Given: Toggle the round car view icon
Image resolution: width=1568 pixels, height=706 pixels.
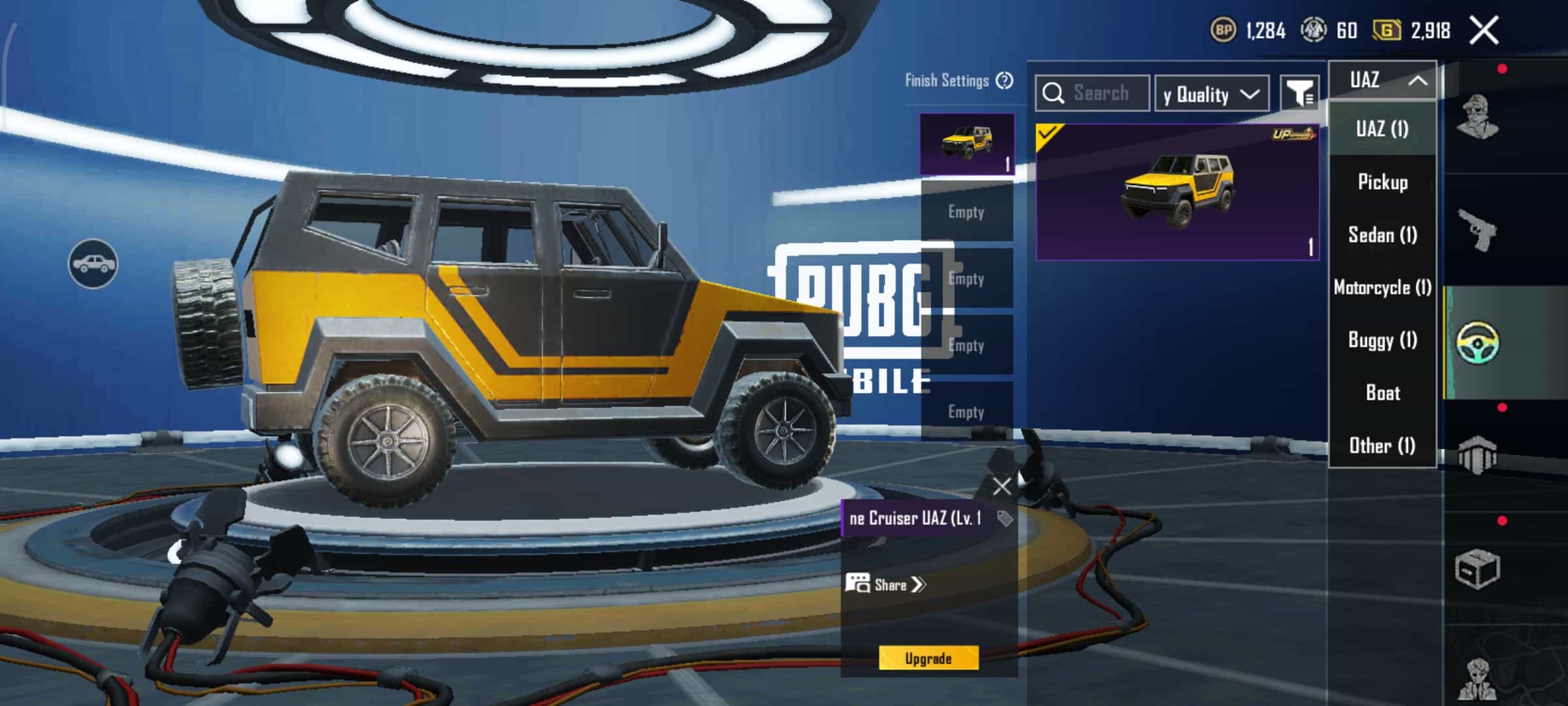Looking at the screenshot, I should coord(93,264).
